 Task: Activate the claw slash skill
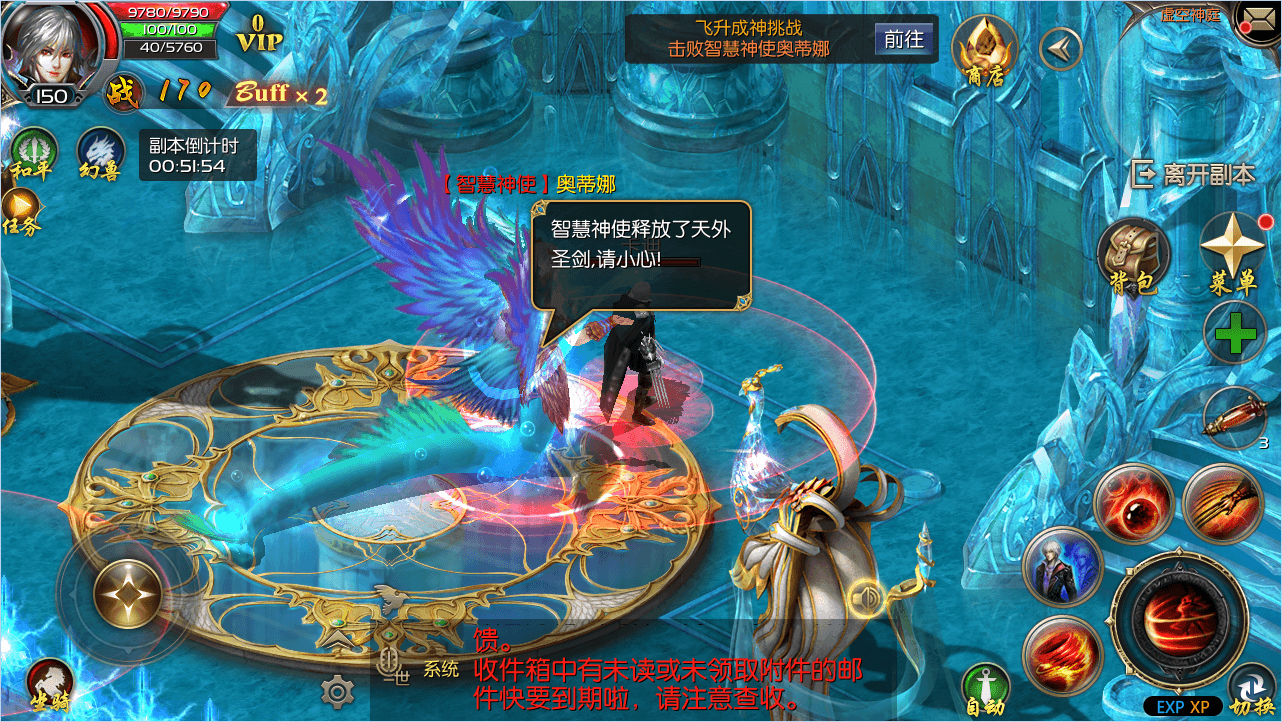point(1222,503)
